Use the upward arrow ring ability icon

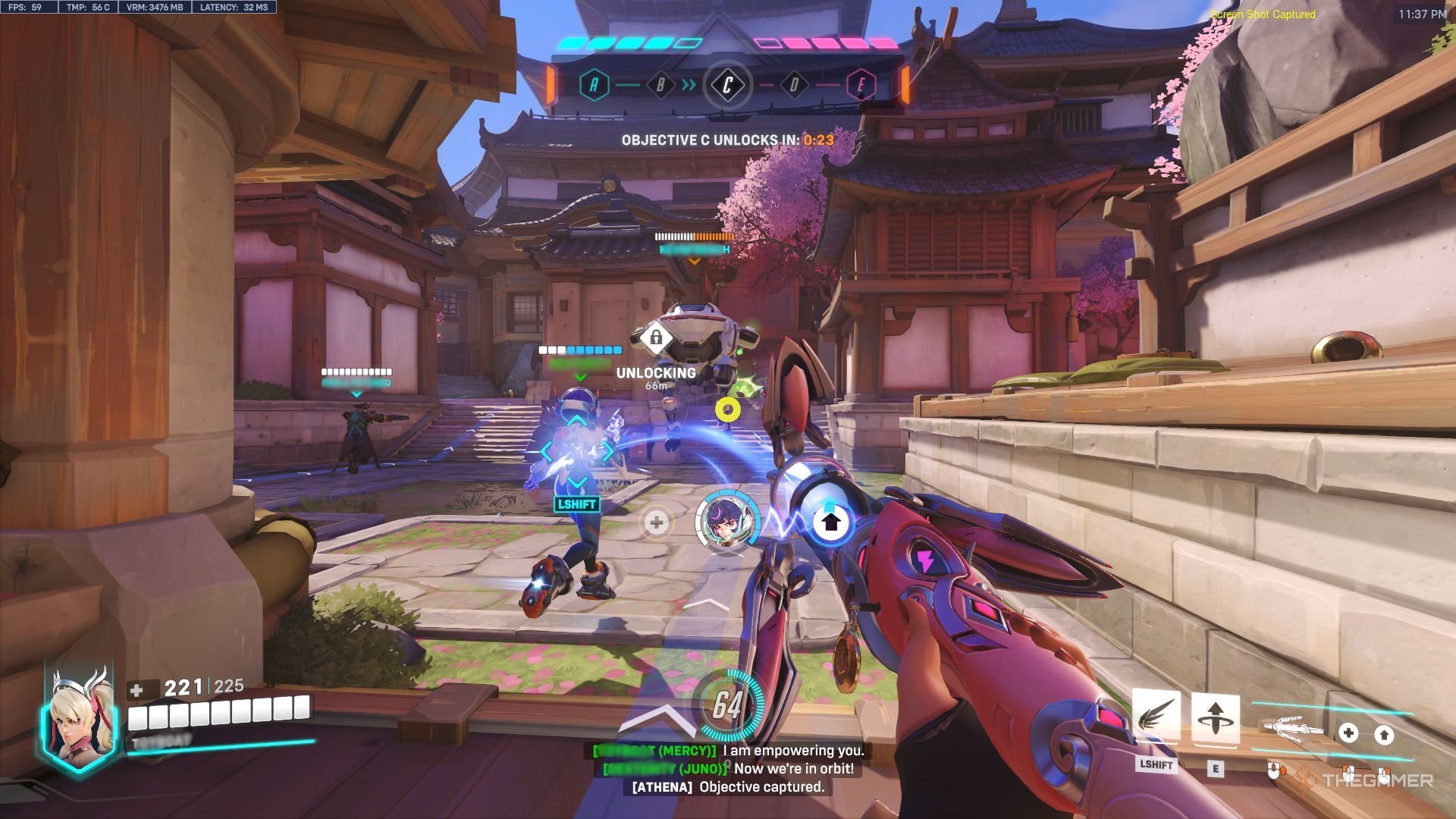(x=1215, y=718)
